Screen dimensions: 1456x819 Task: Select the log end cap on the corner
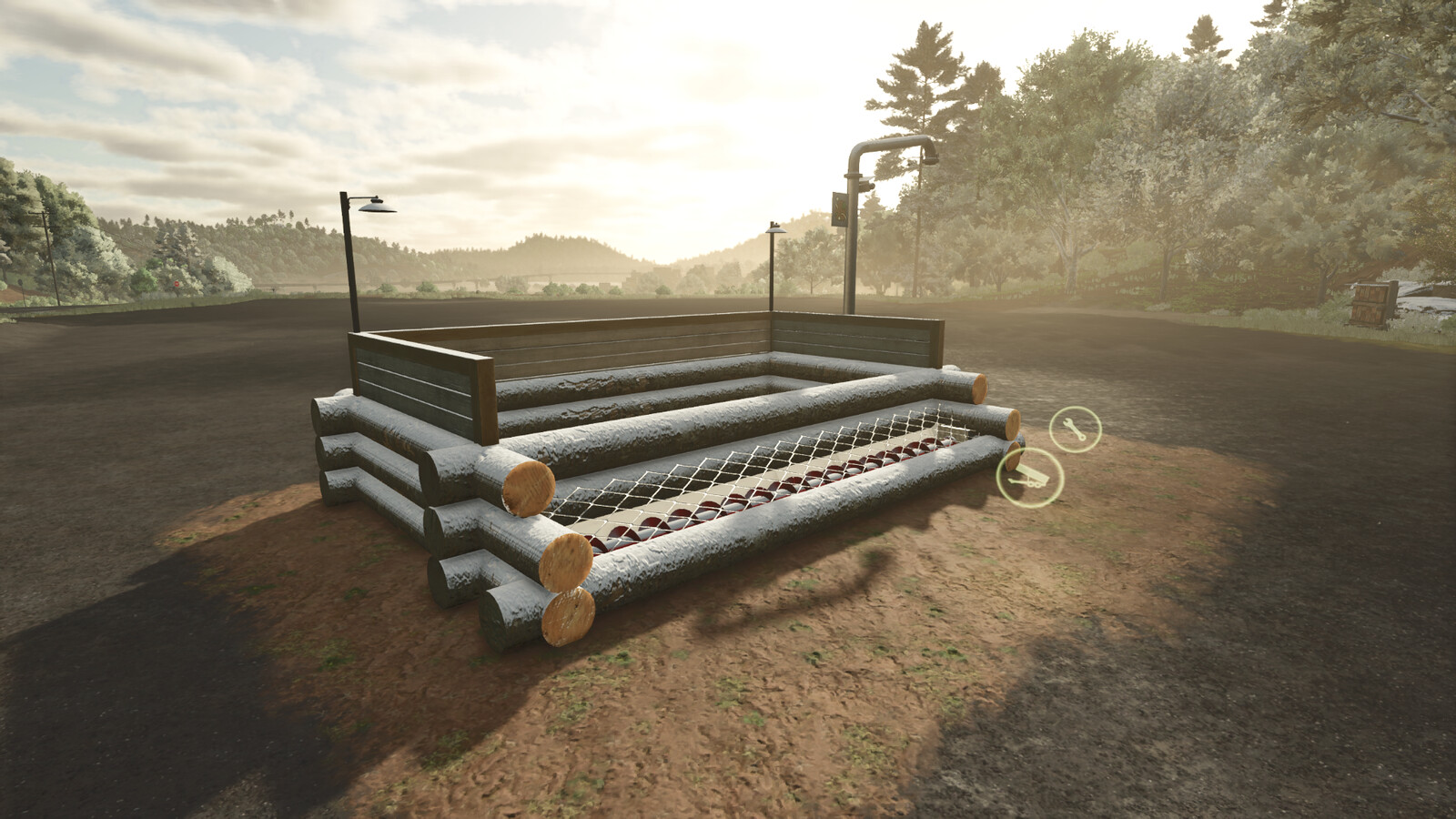528,487
